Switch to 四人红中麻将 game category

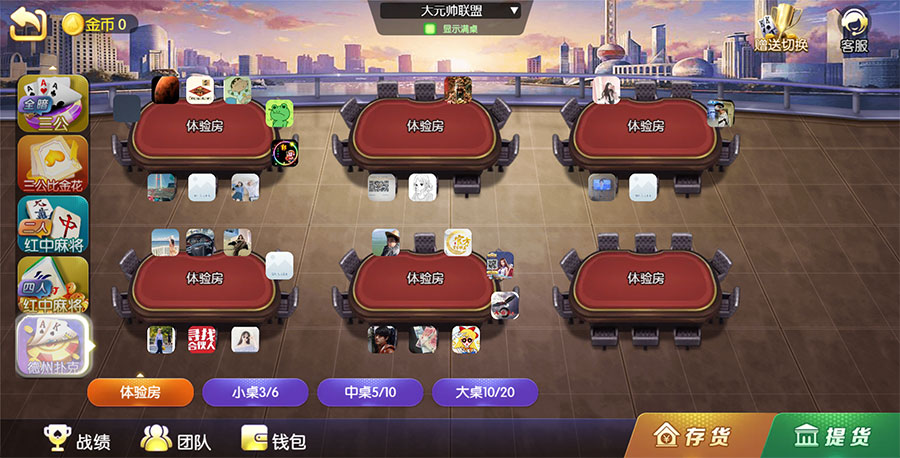(53, 283)
